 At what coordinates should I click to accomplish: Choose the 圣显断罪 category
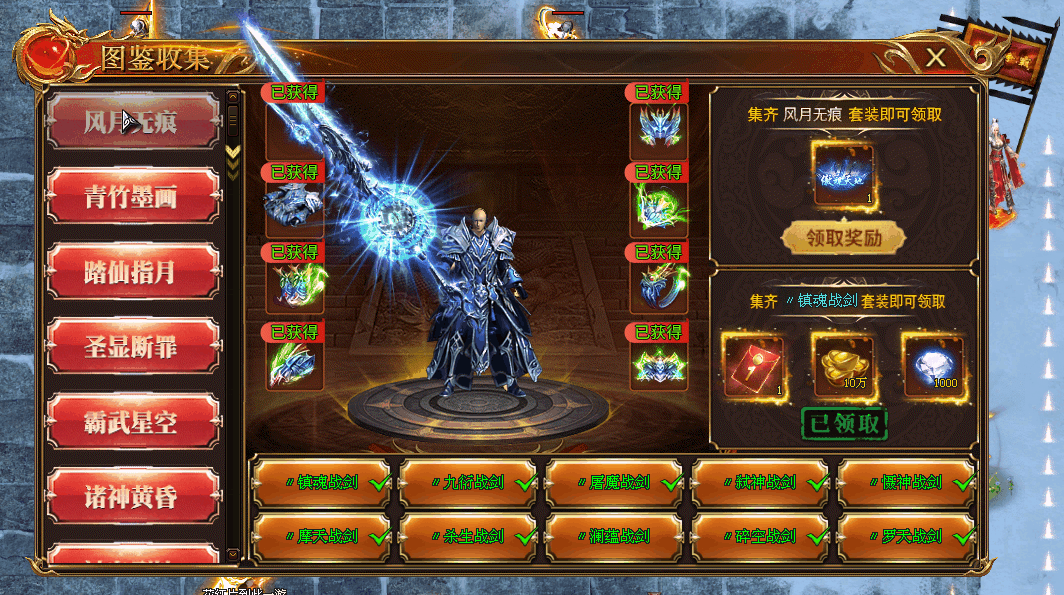[132, 347]
